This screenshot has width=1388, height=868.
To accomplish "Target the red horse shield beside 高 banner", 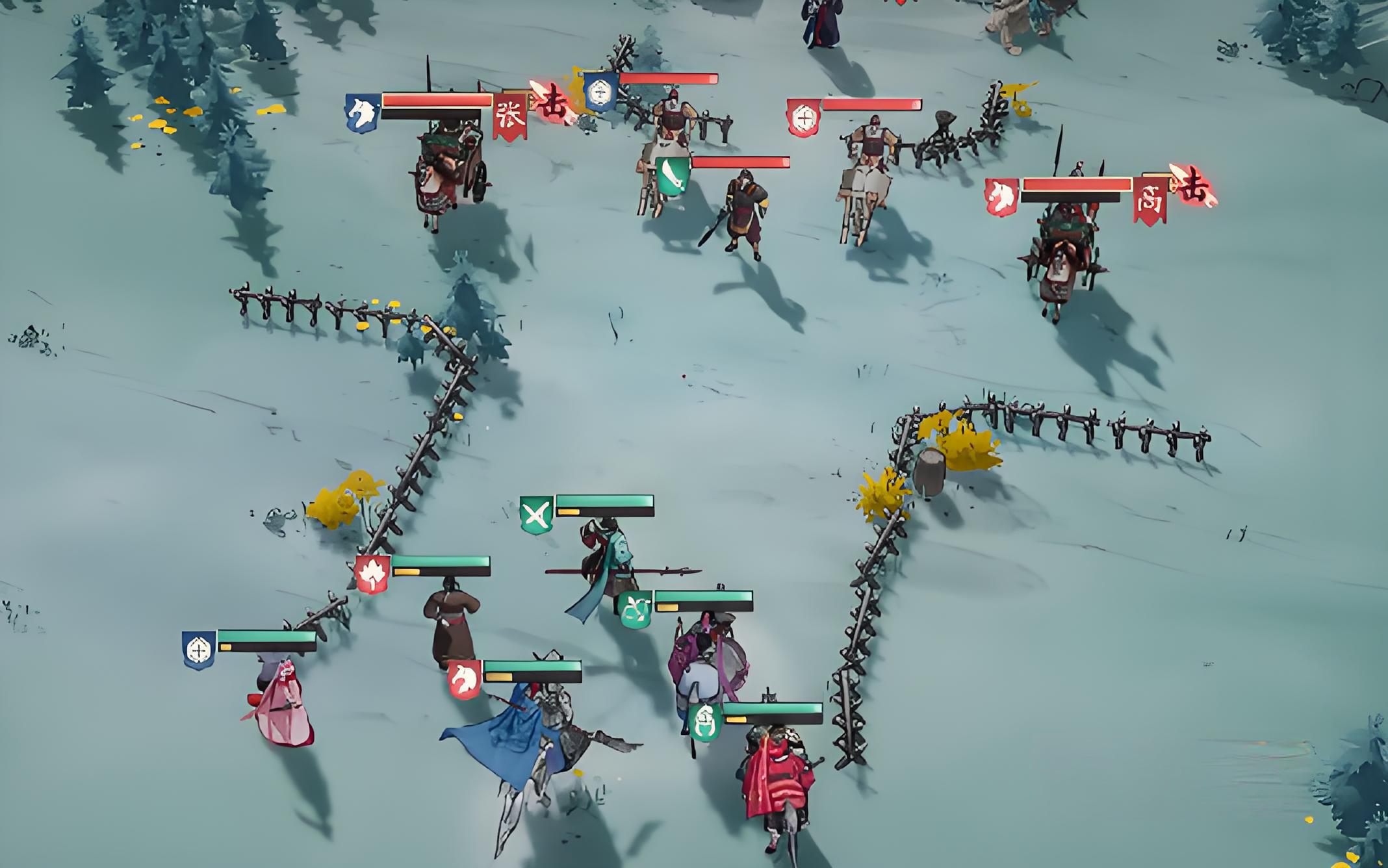I will point(1001,196).
